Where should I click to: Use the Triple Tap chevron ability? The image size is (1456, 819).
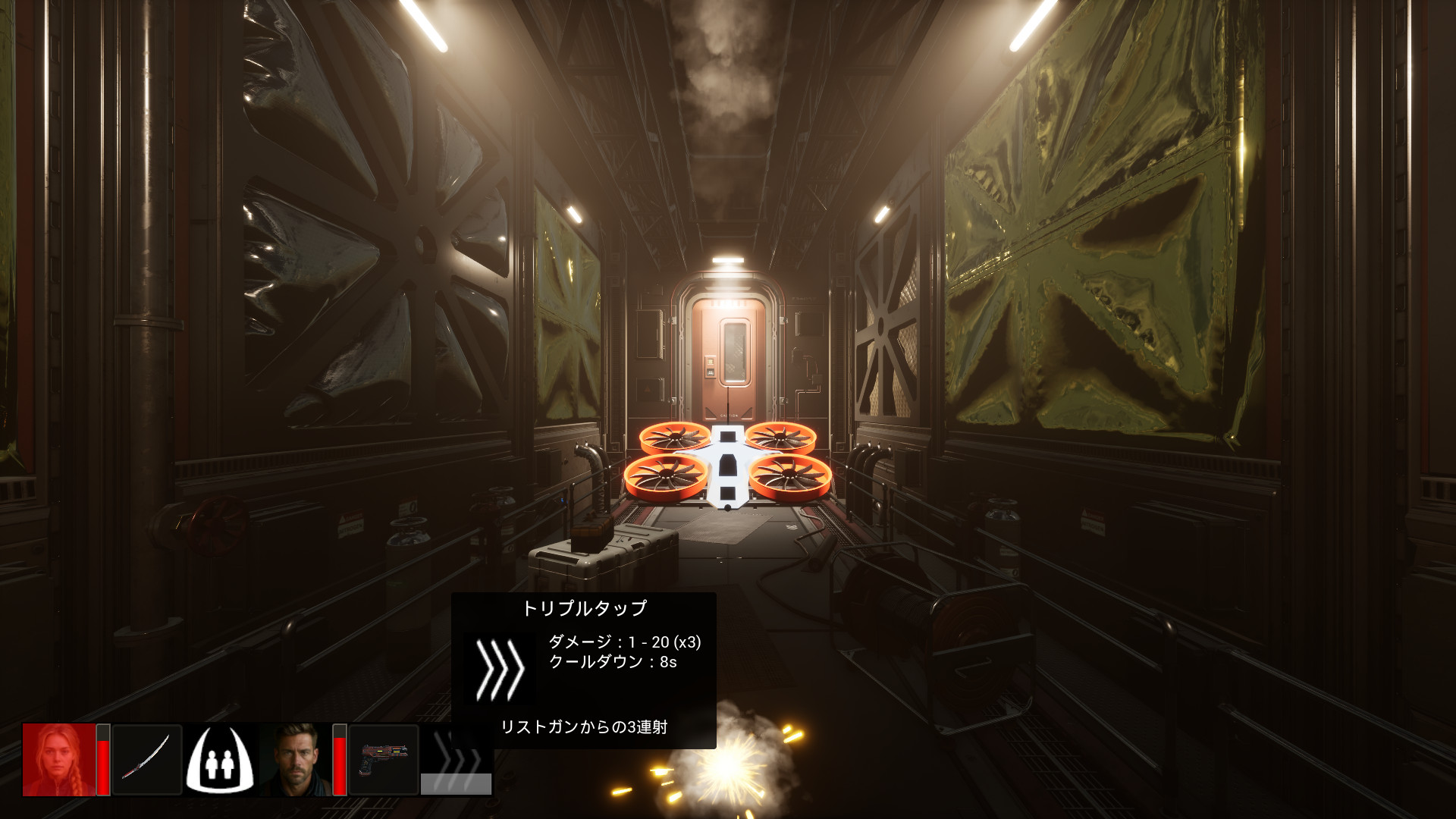pos(457,759)
